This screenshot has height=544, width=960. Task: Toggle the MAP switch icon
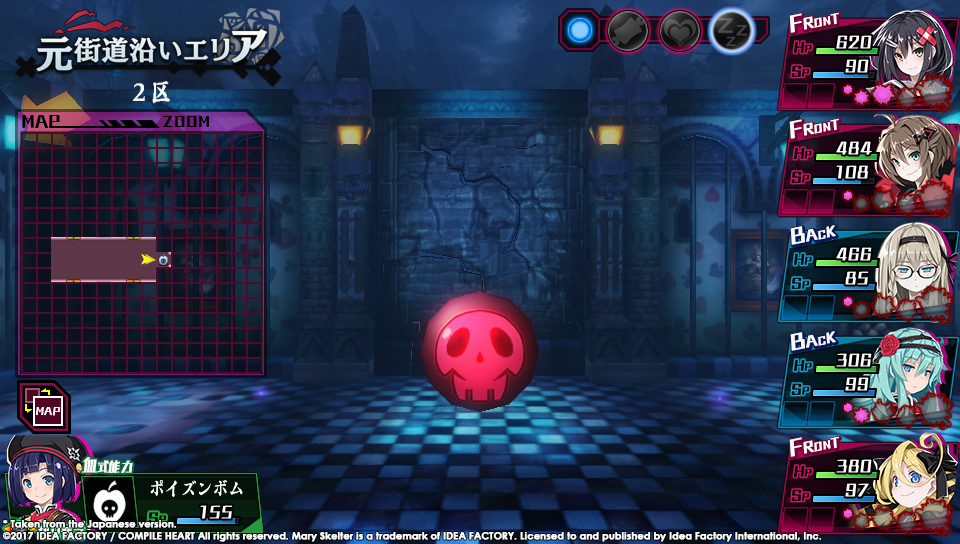coord(43,407)
